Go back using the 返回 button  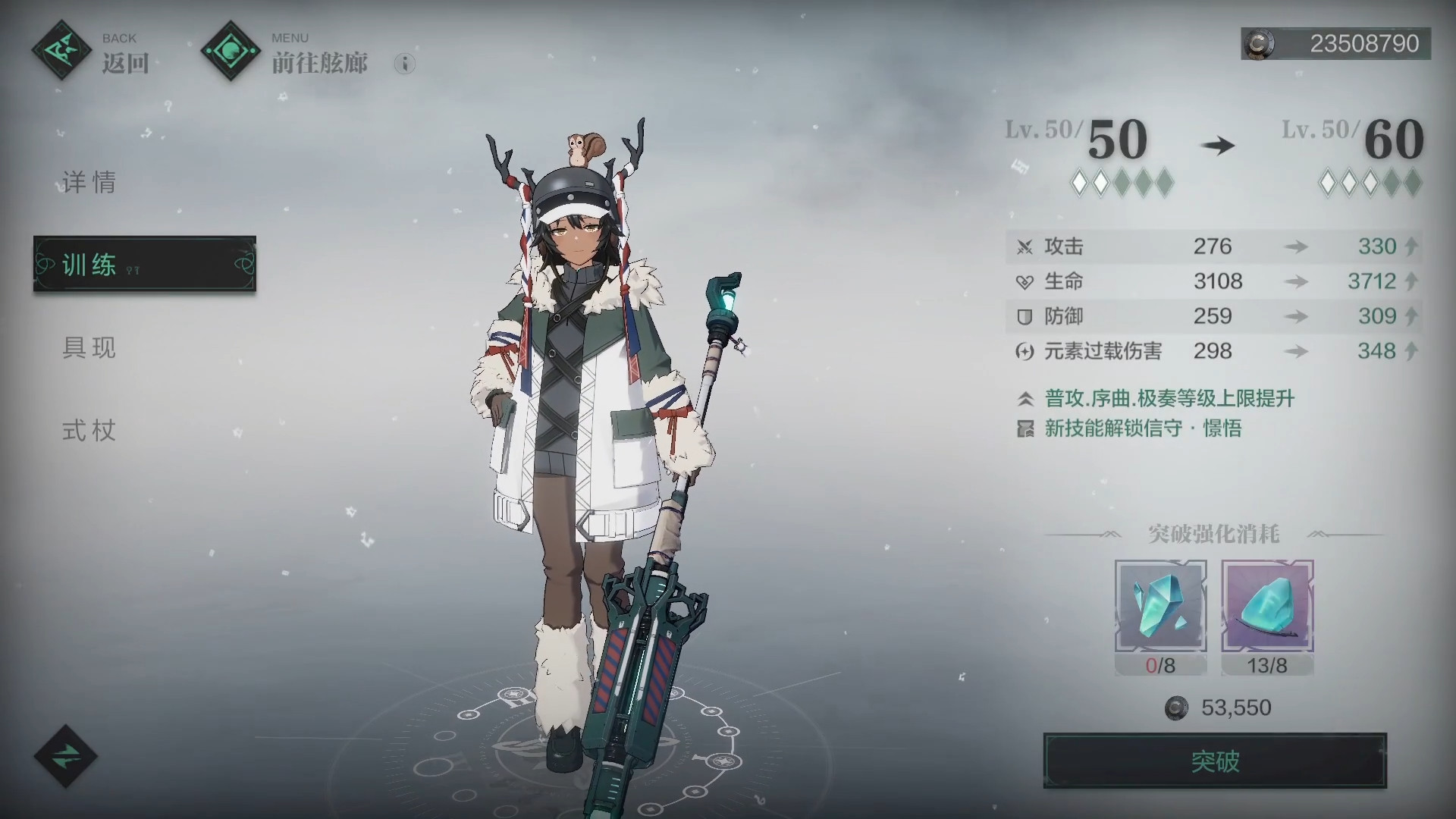tap(91, 52)
